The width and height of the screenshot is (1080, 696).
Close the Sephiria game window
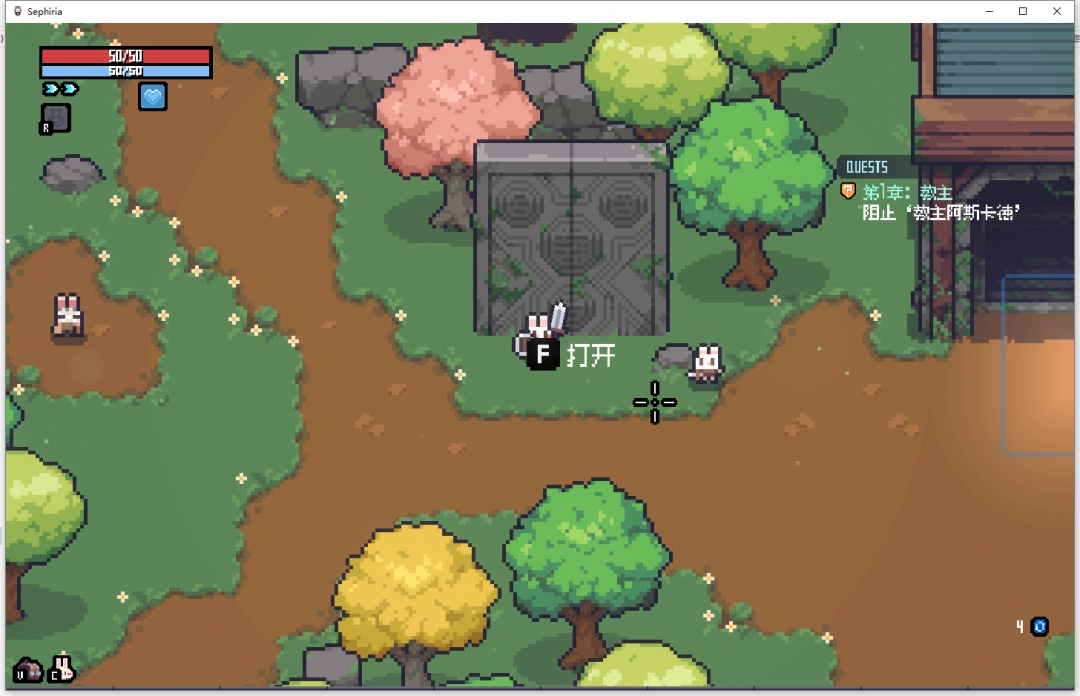pyautogui.click(x=1057, y=11)
